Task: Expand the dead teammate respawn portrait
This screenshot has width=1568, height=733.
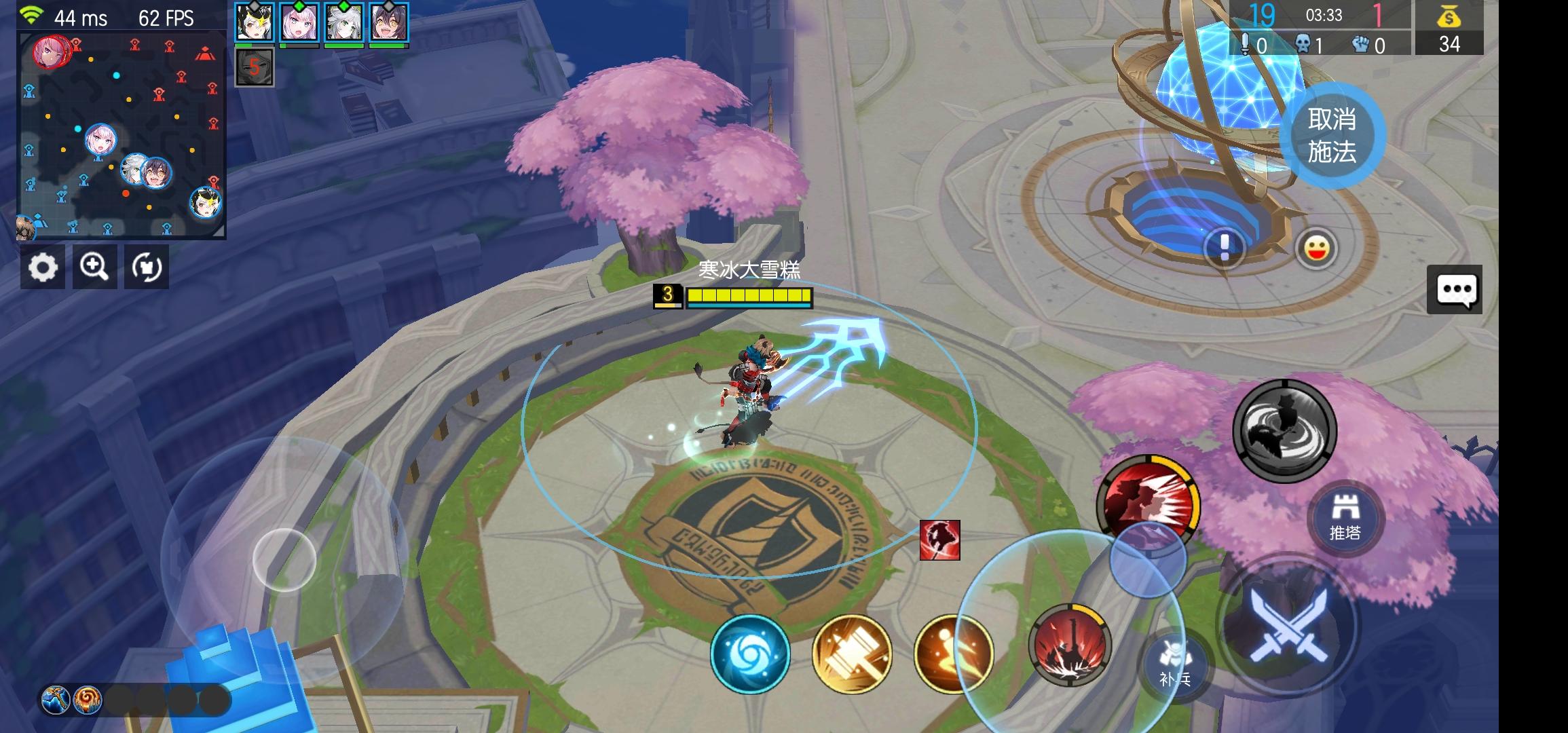Action: coord(255,66)
